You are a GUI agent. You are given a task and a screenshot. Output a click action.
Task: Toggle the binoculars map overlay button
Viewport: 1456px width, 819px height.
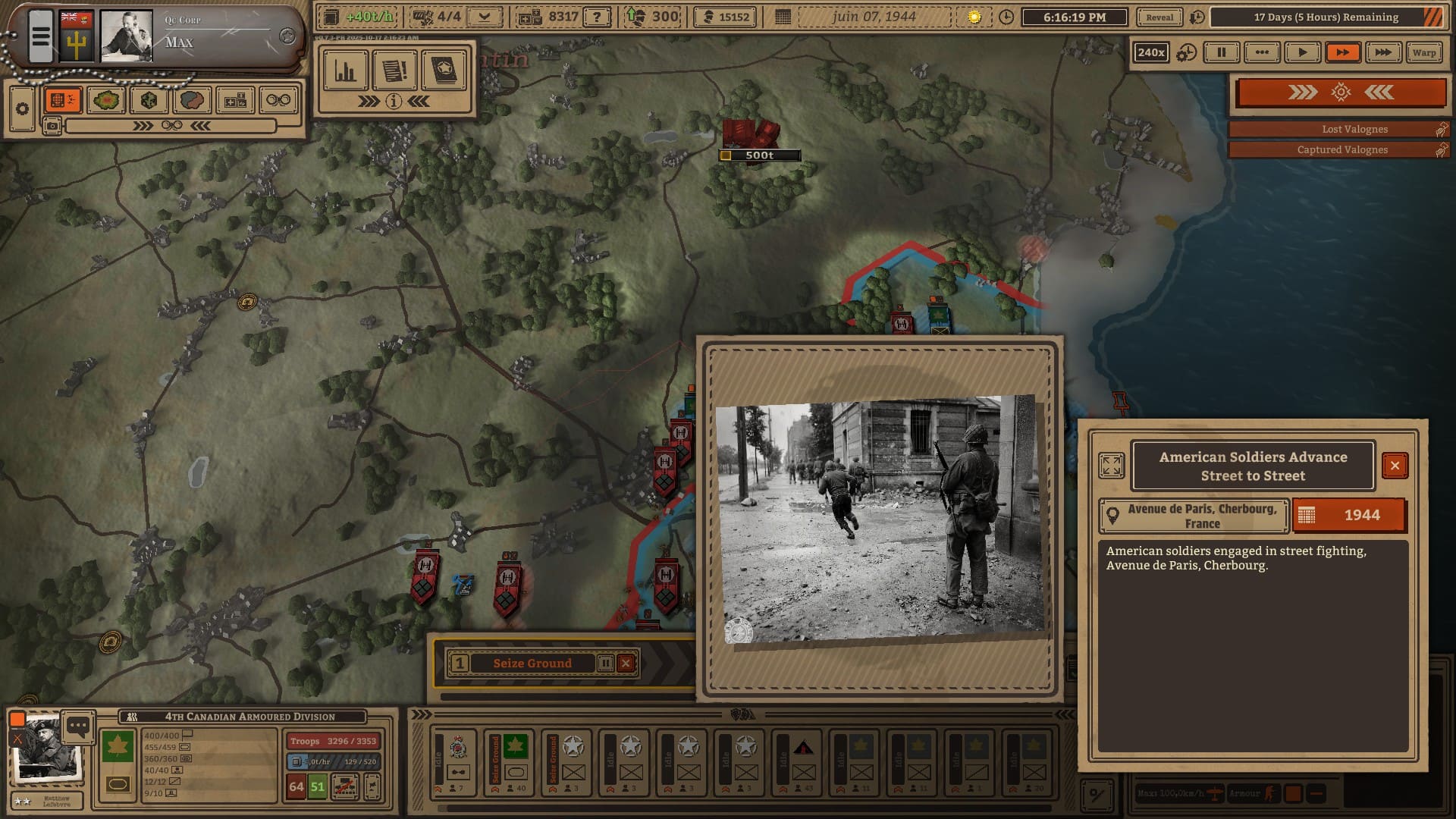click(278, 100)
